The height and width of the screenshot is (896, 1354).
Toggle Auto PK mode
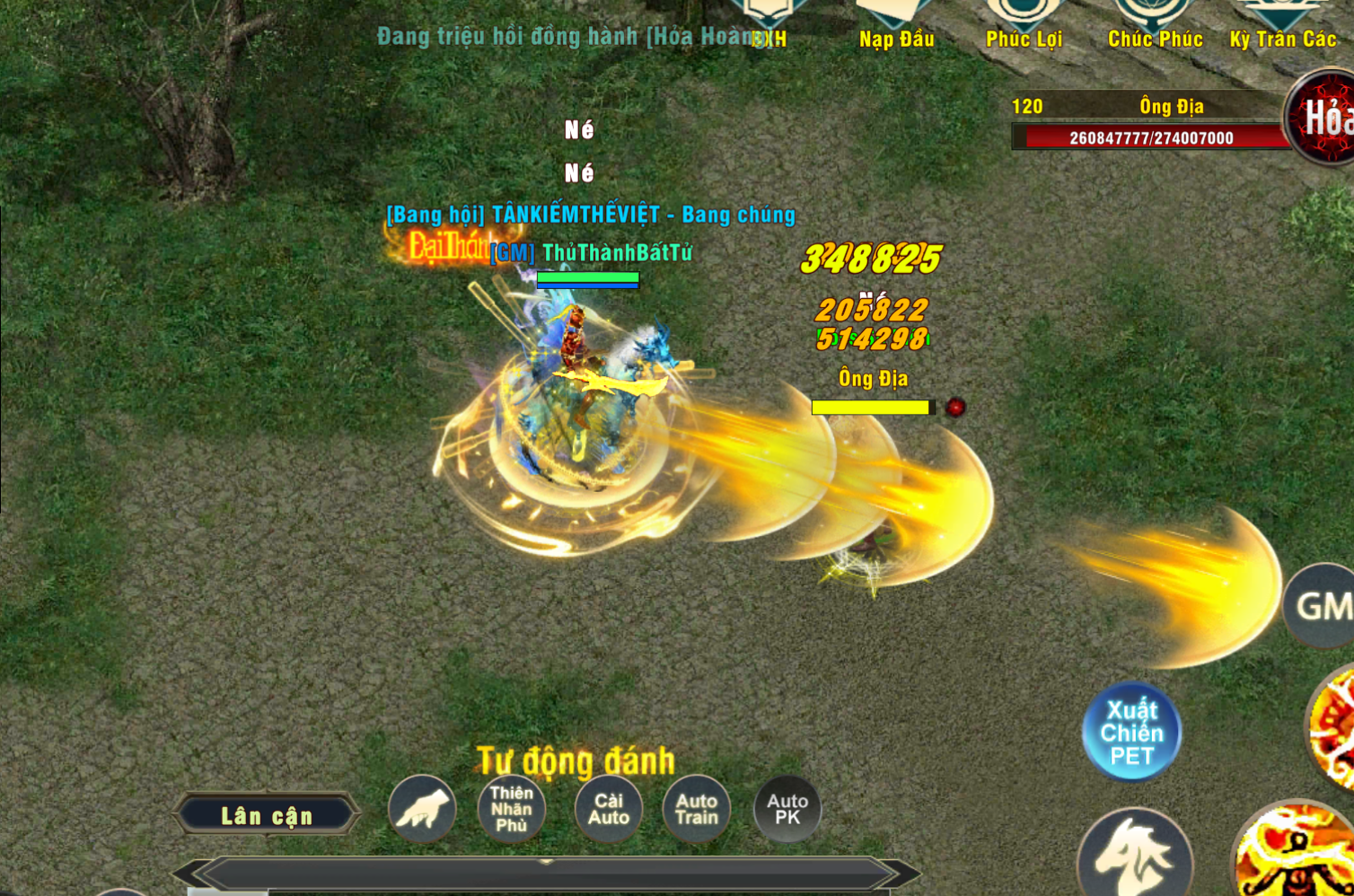pyautogui.click(x=787, y=809)
